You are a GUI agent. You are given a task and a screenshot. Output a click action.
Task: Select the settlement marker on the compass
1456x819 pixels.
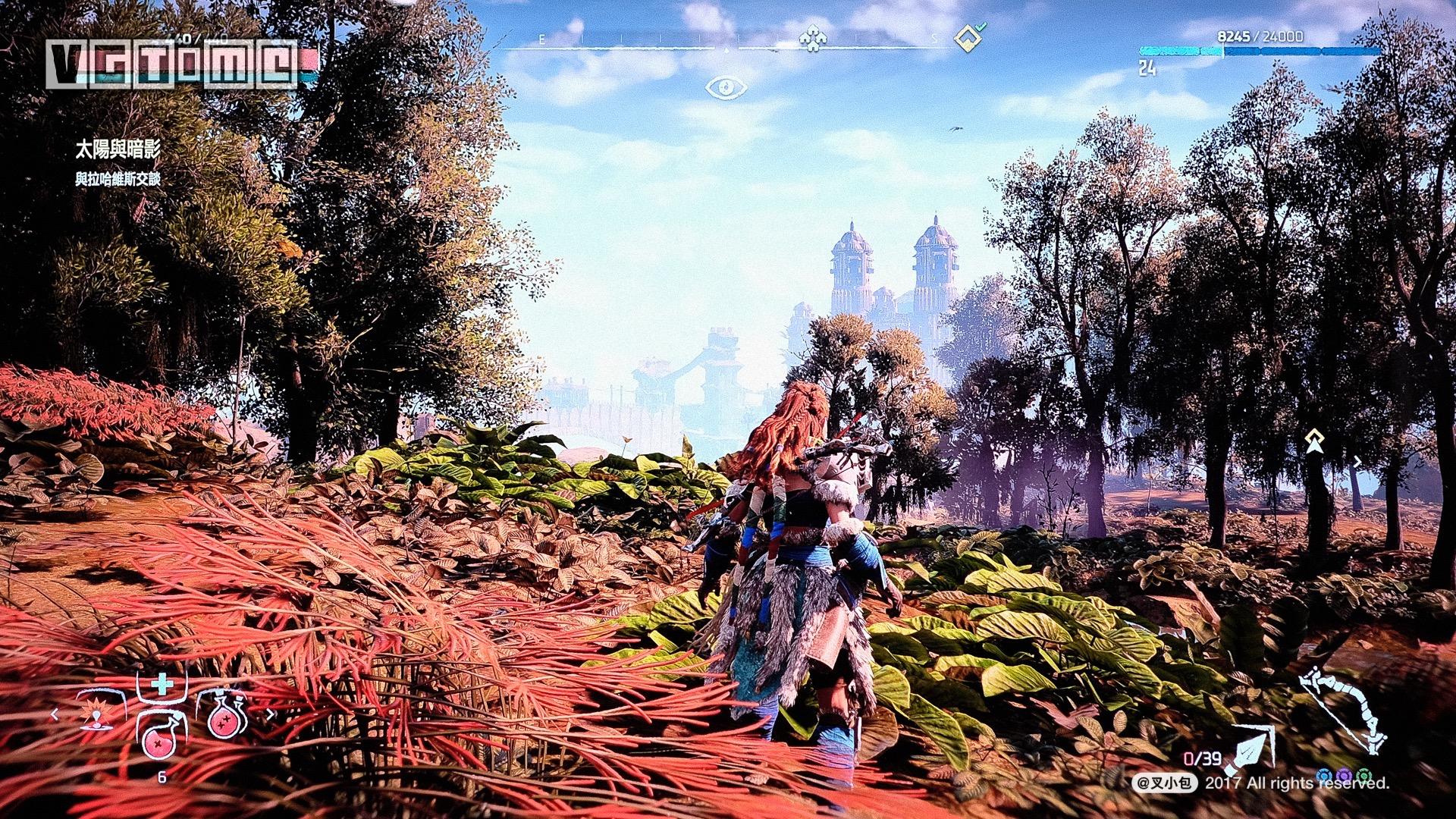pyautogui.click(x=812, y=38)
